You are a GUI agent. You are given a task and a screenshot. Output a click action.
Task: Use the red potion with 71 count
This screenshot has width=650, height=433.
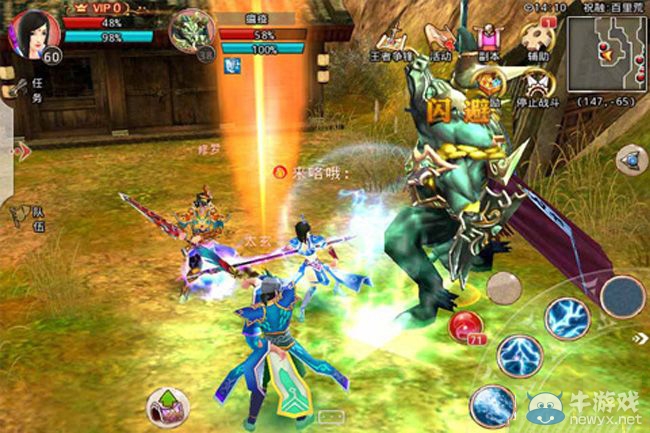[464, 326]
